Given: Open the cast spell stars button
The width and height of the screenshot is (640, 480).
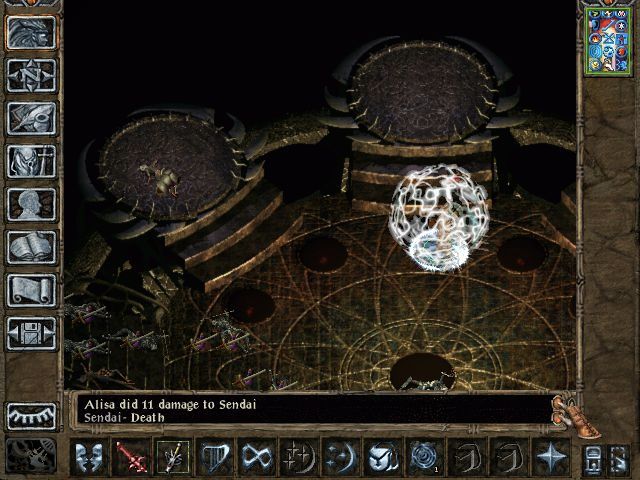Looking at the screenshot, I should [297, 457].
